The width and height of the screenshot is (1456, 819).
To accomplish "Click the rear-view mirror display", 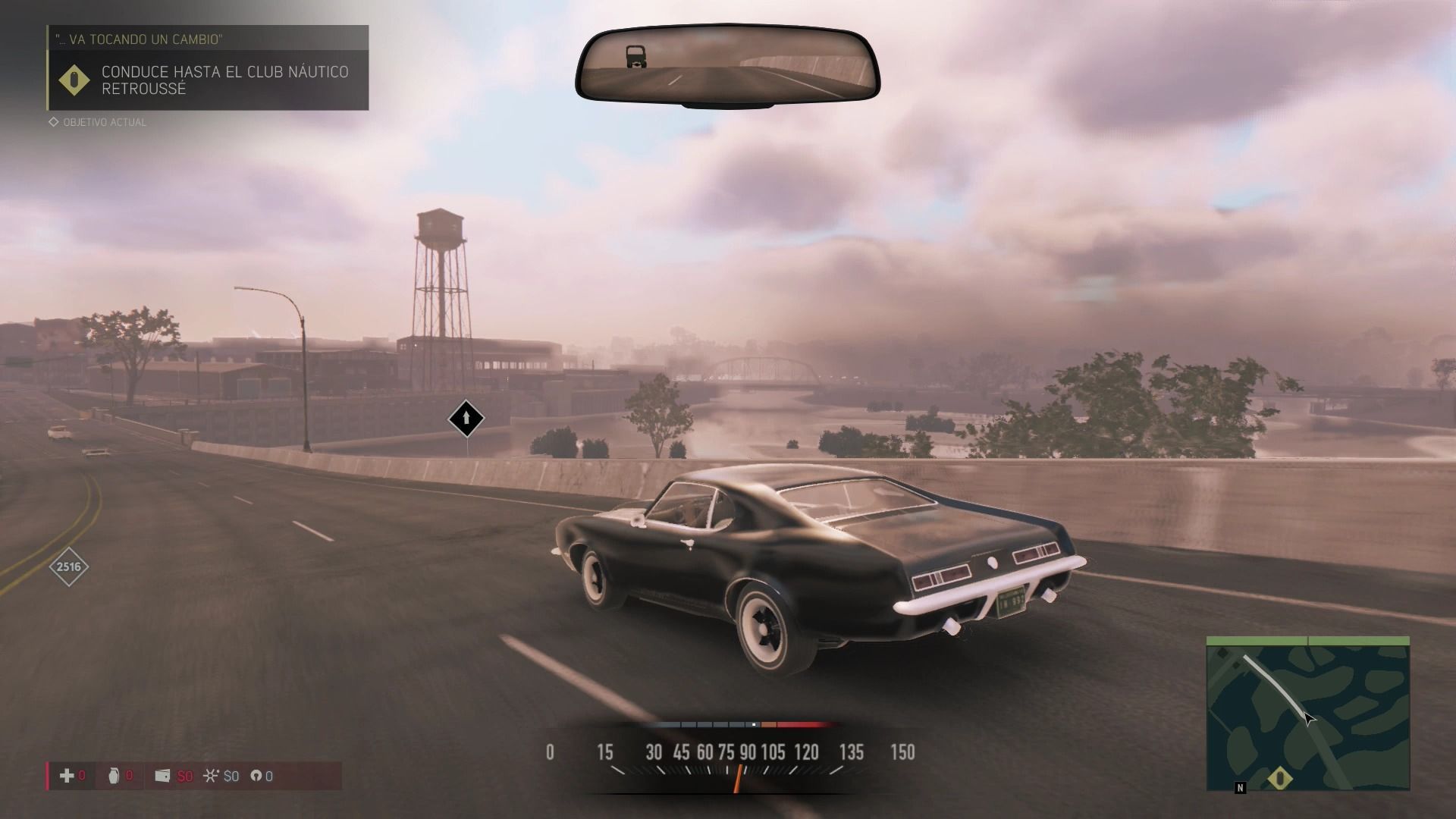I will click(727, 66).
